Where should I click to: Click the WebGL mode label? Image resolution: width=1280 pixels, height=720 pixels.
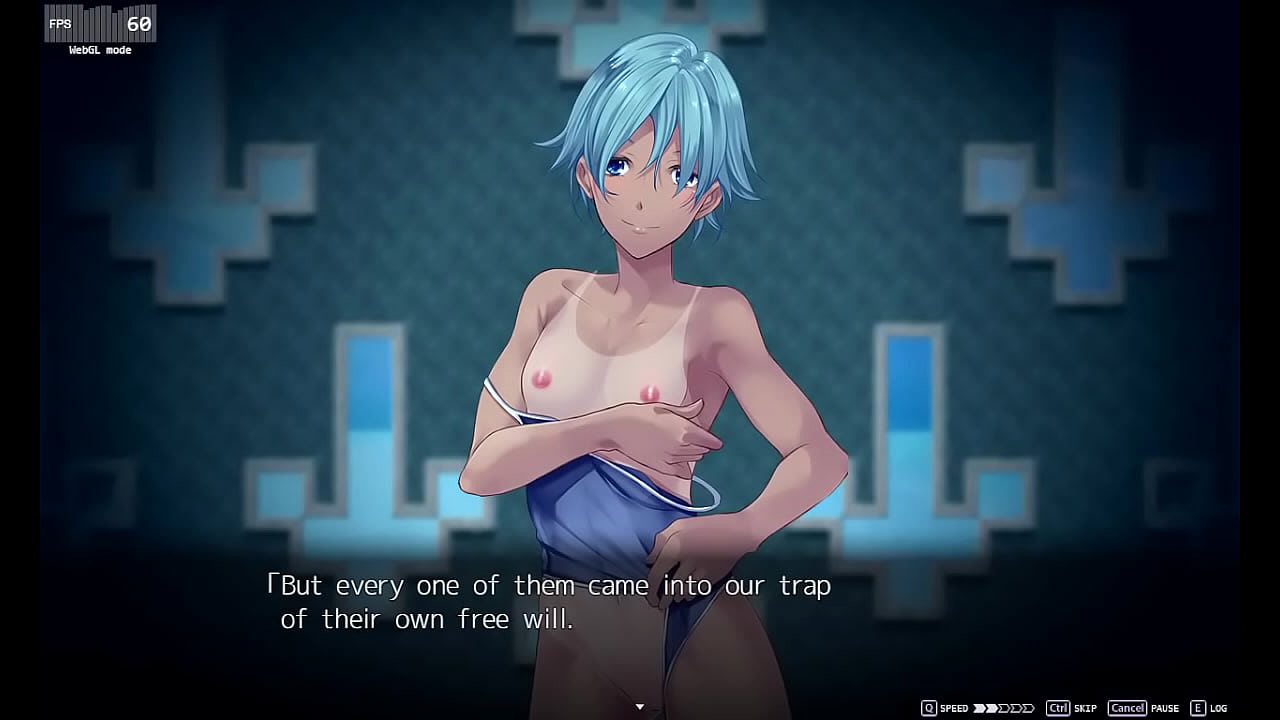[x=98, y=49]
